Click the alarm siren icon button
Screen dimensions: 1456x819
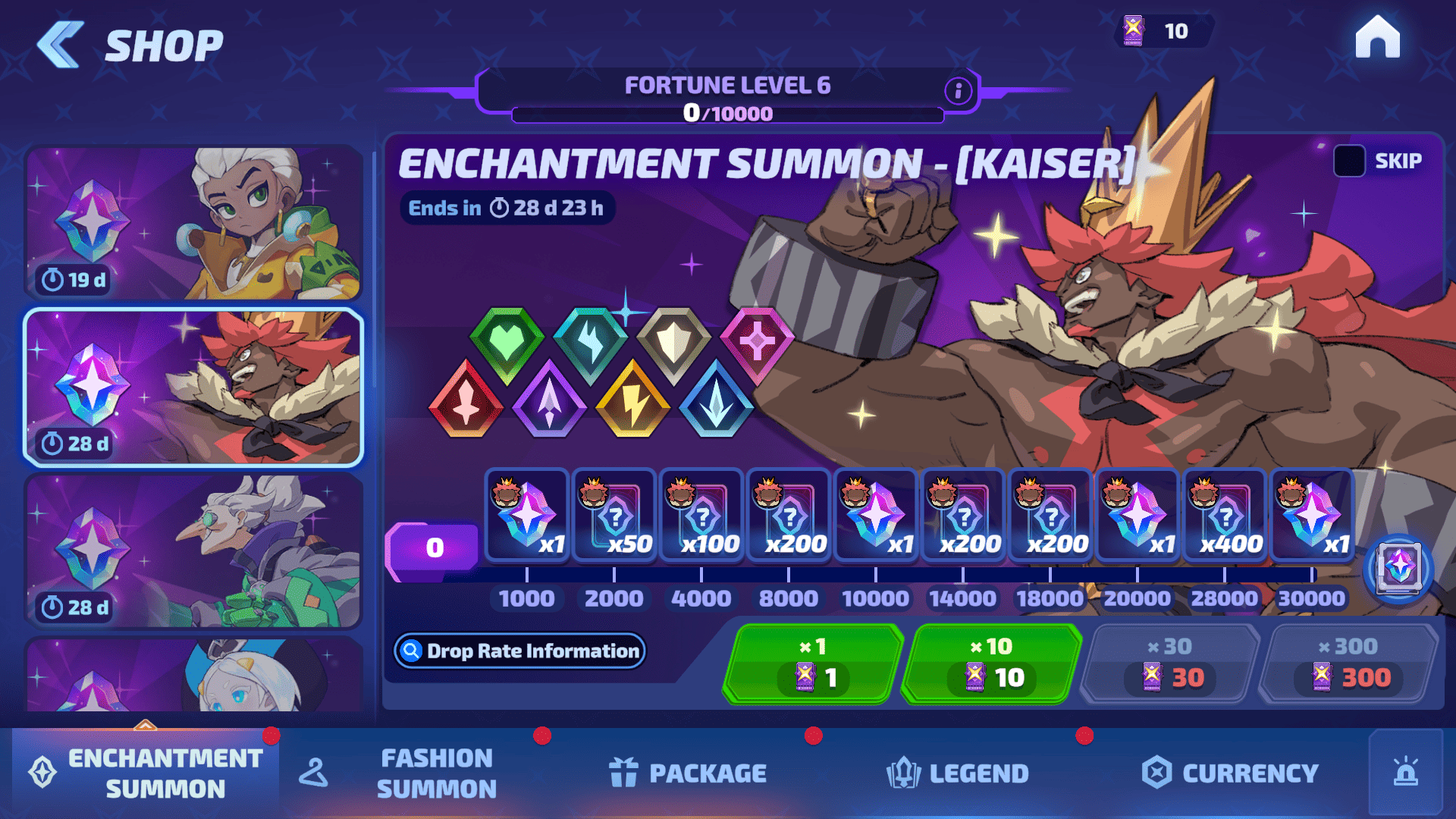pyautogui.click(x=1405, y=773)
